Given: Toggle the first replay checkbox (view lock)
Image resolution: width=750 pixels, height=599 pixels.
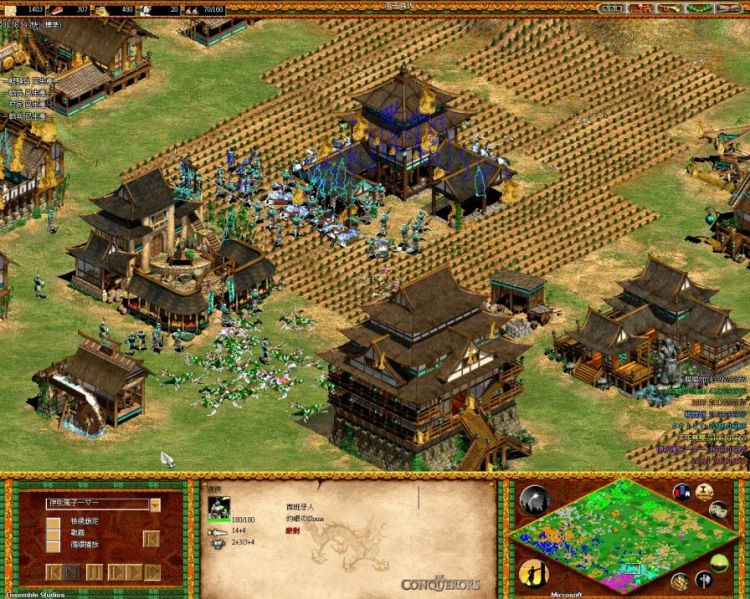Looking at the screenshot, I should 52,524.
